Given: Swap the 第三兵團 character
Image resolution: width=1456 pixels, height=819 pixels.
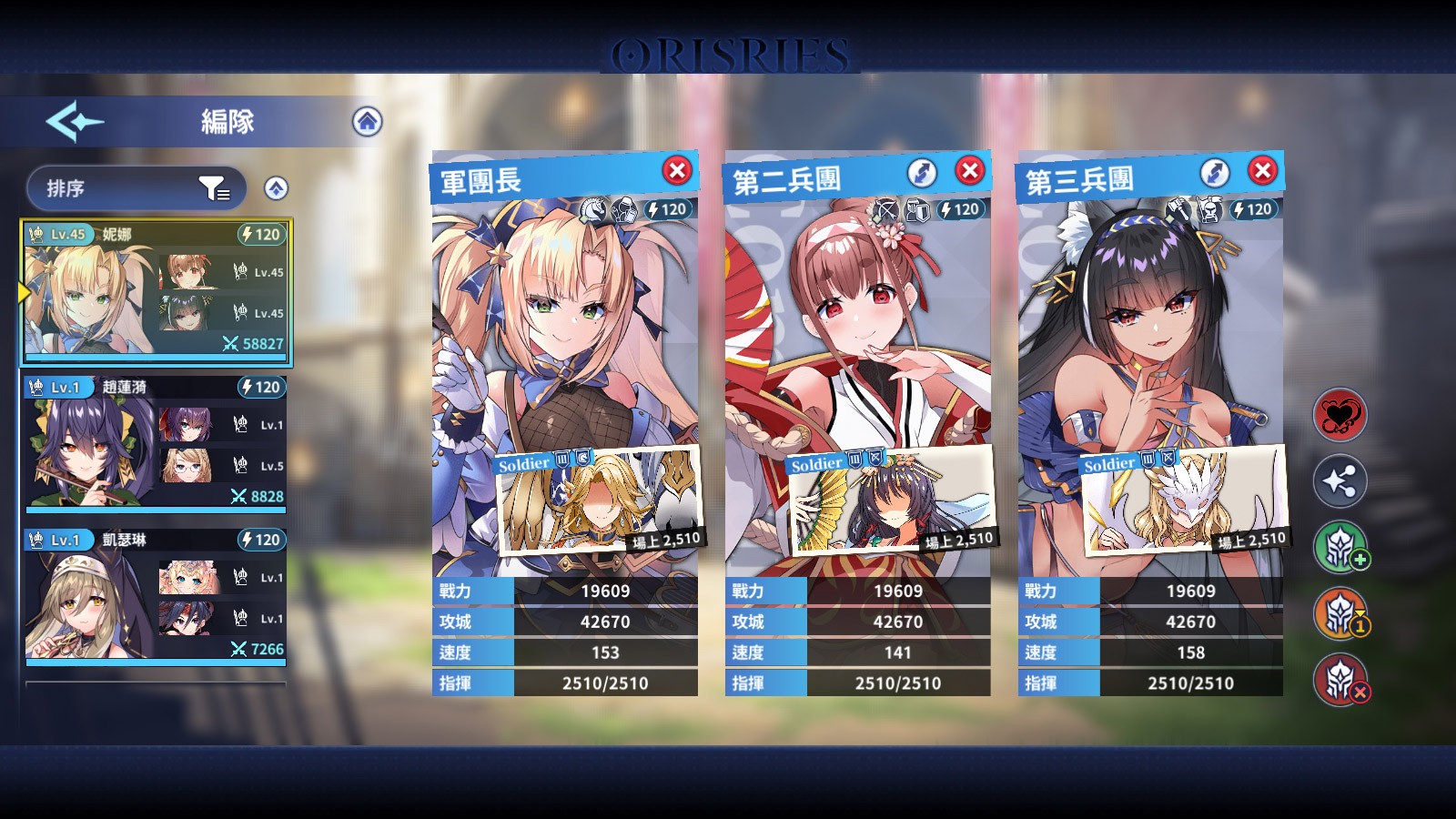Looking at the screenshot, I should (1215, 172).
